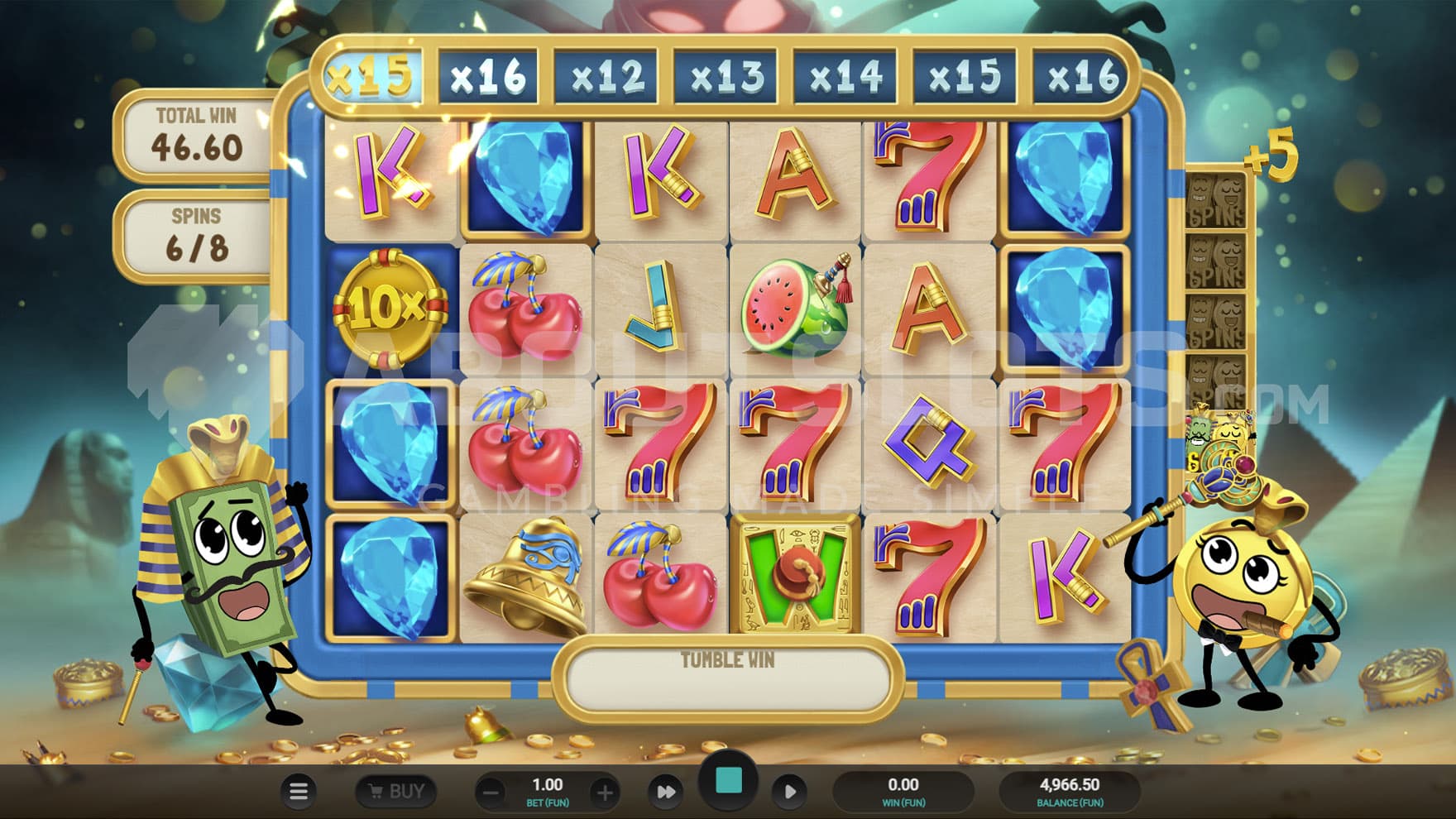Open the hamburger menu

click(x=299, y=792)
